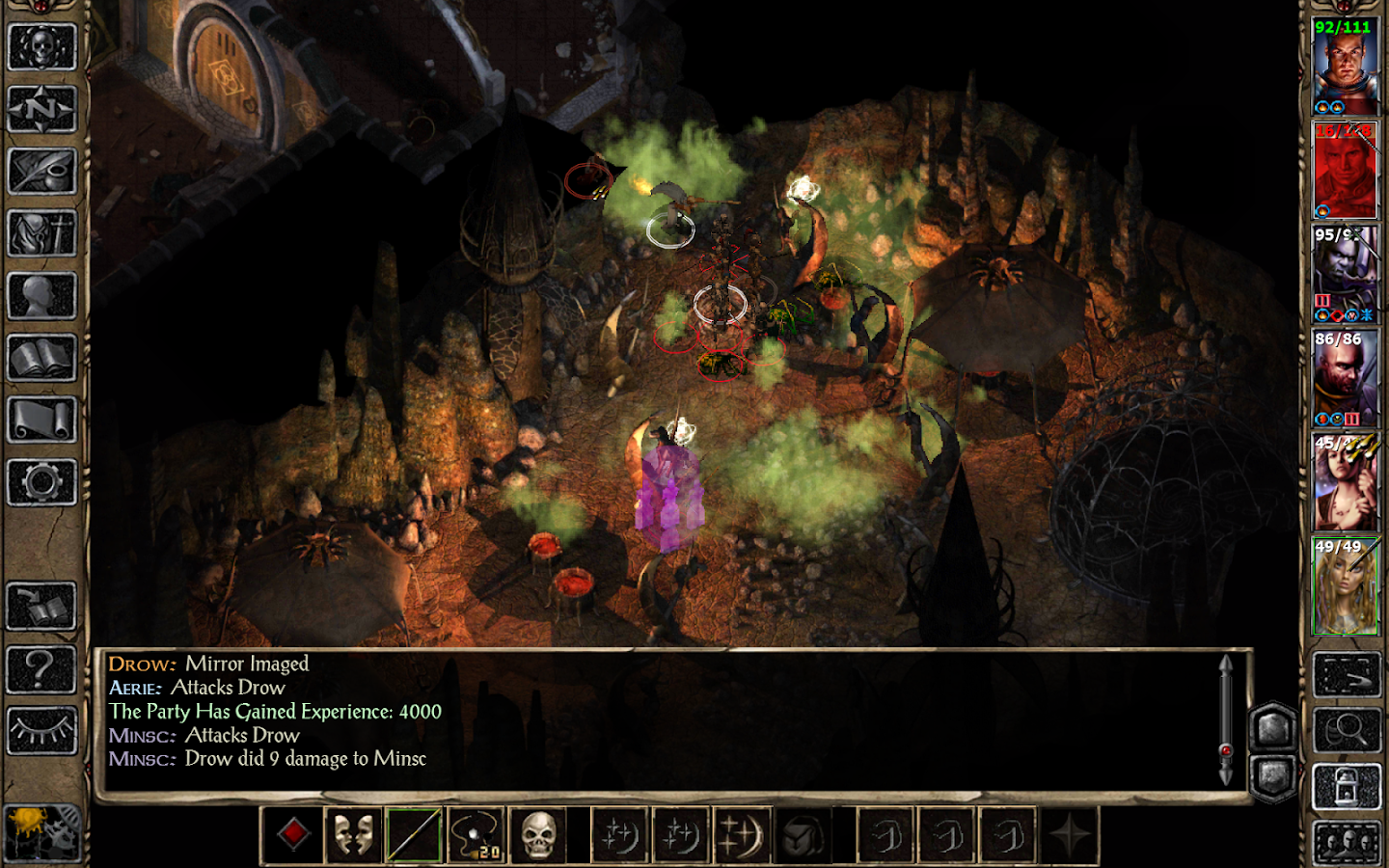Image resolution: width=1389 pixels, height=868 pixels.
Task: Show the character record via the head icon
Action: [41, 296]
